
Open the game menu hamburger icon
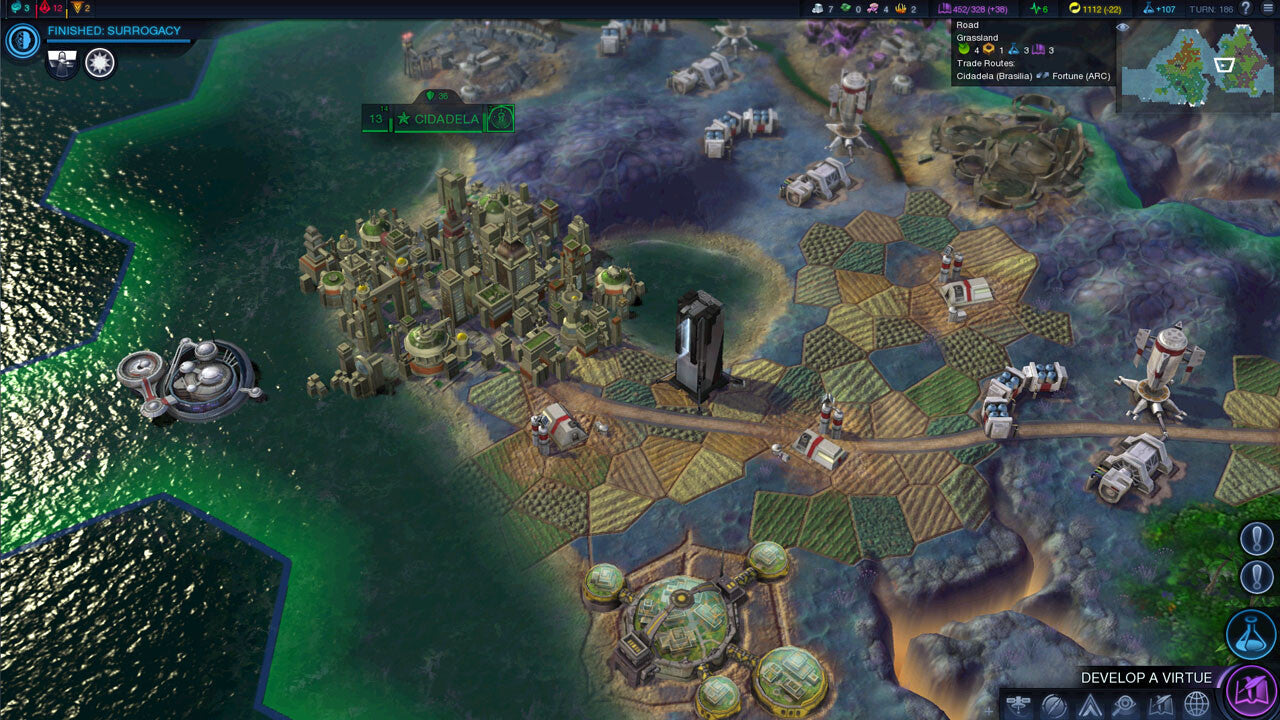pos(1269,9)
